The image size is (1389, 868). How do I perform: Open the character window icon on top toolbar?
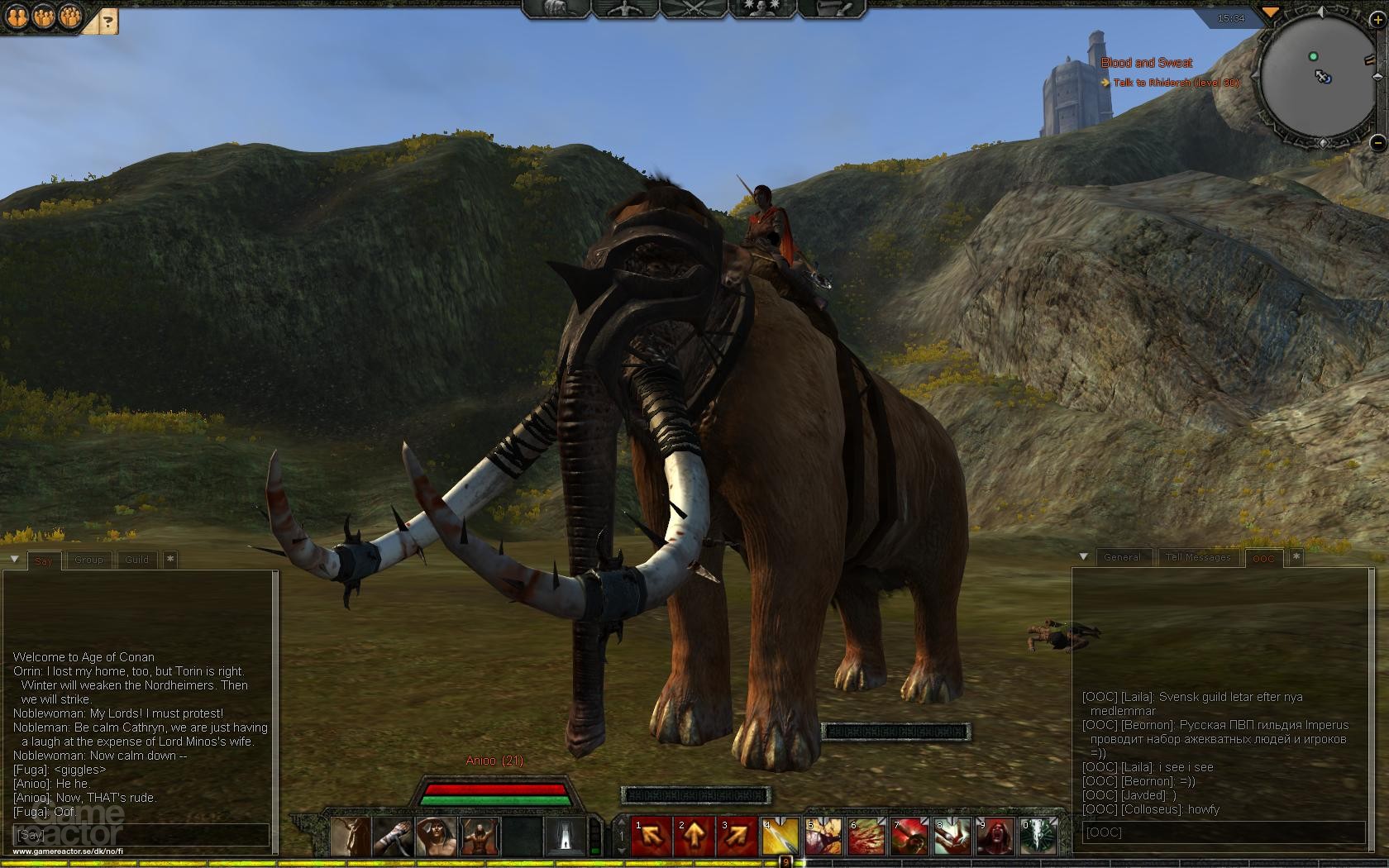[x=626, y=12]
